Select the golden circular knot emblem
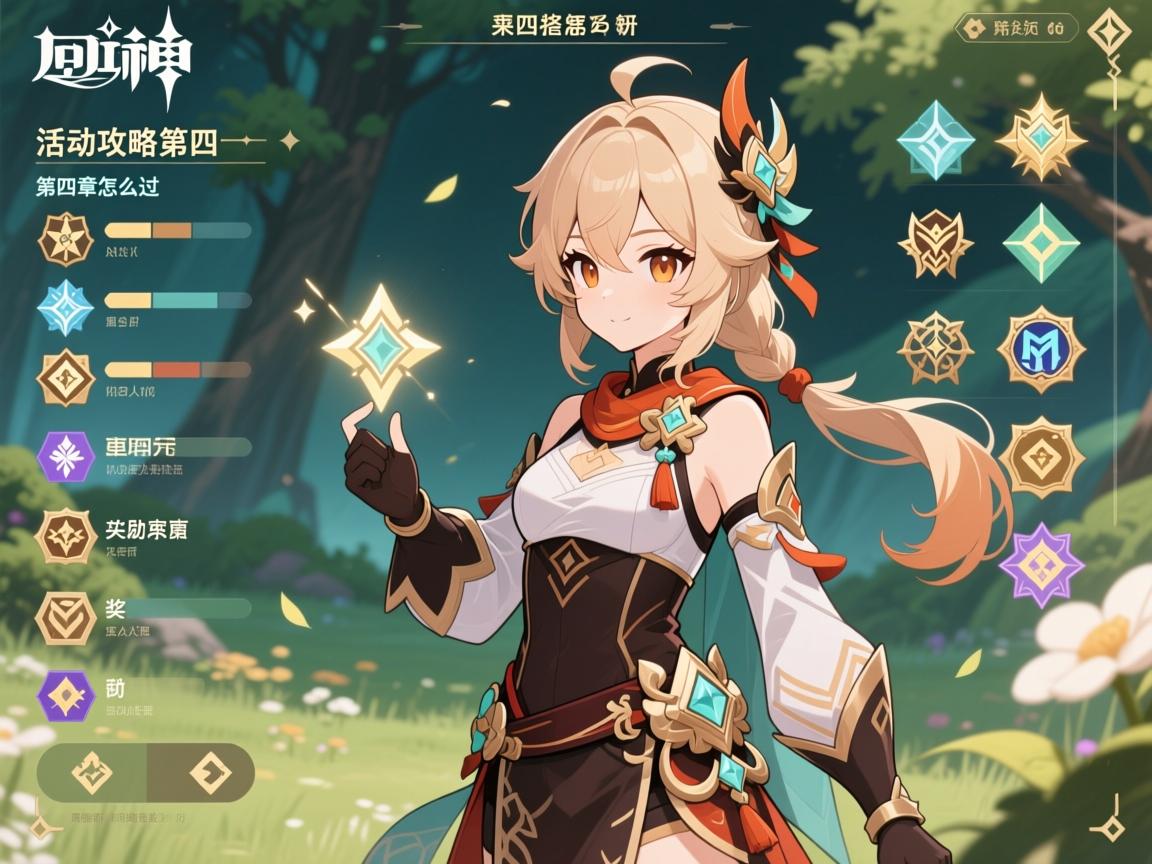The image size is (1152, 864). pos(935,348)
